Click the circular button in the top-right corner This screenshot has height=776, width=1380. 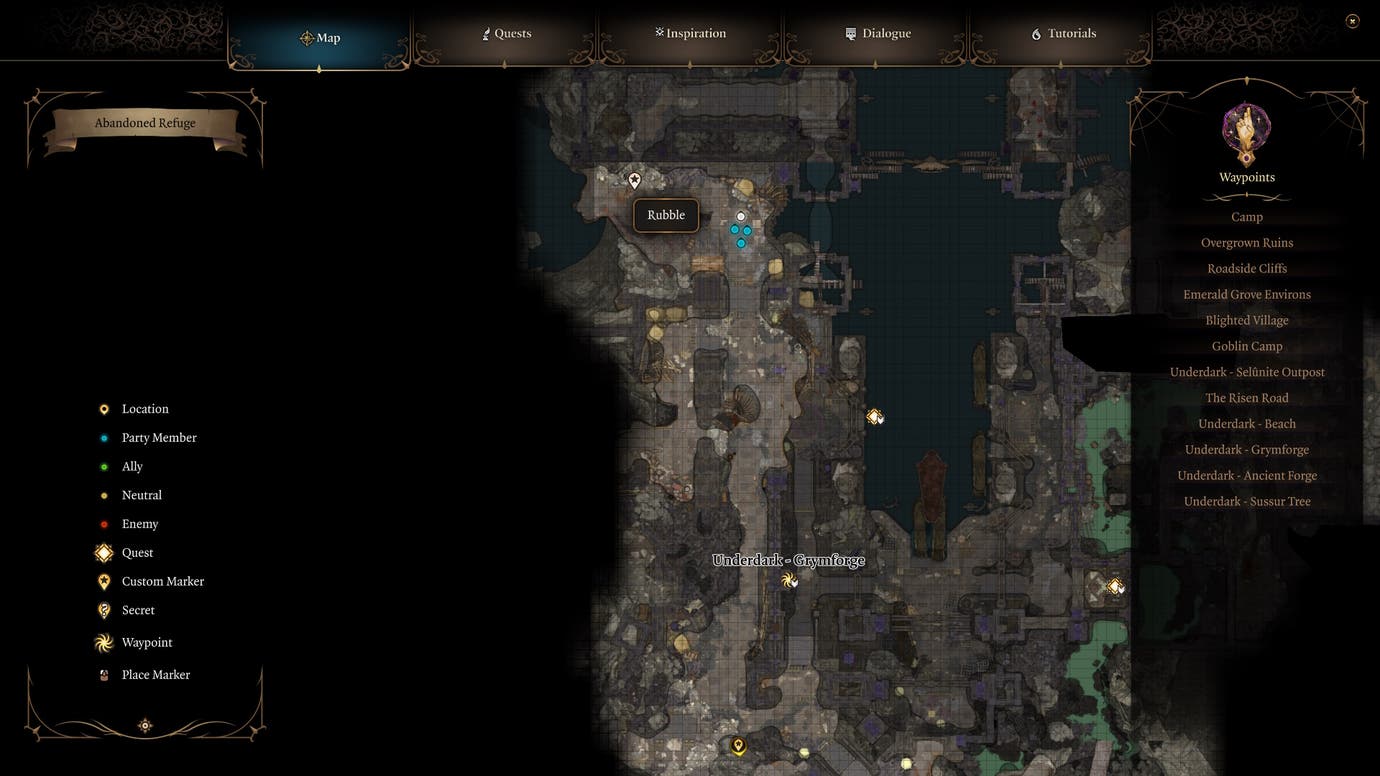tap(1352, 19)
